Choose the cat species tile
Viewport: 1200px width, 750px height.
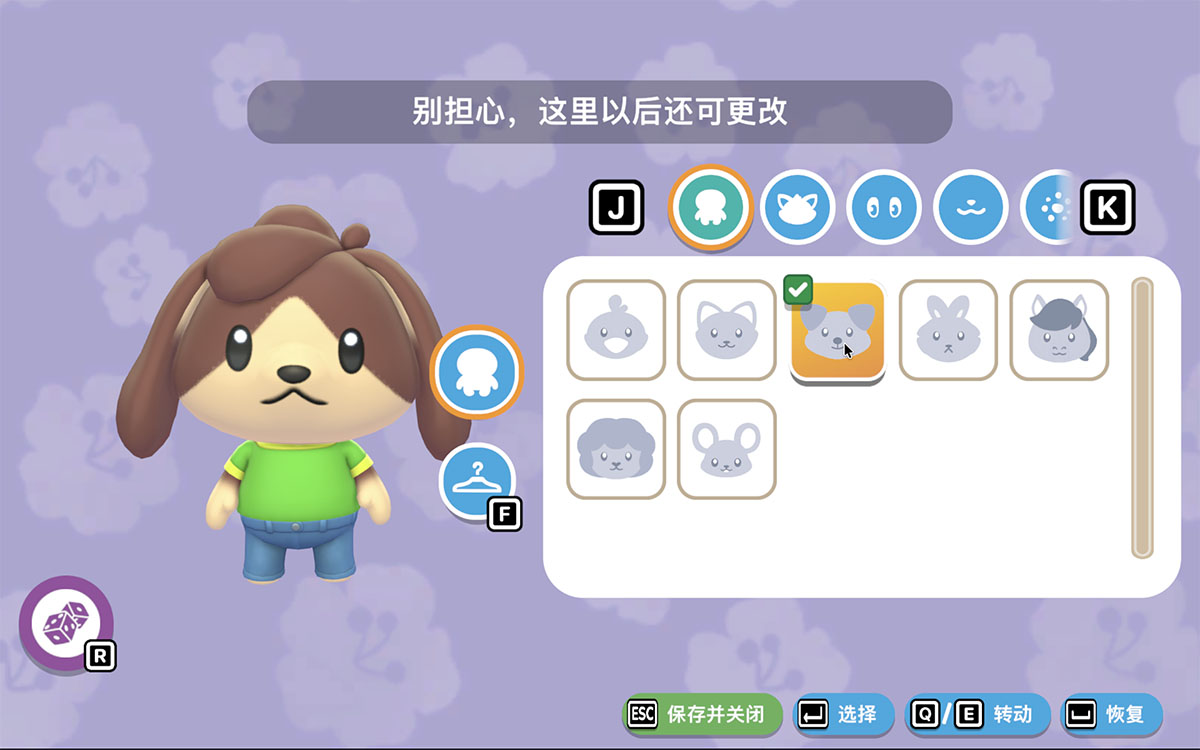(727, 330)
